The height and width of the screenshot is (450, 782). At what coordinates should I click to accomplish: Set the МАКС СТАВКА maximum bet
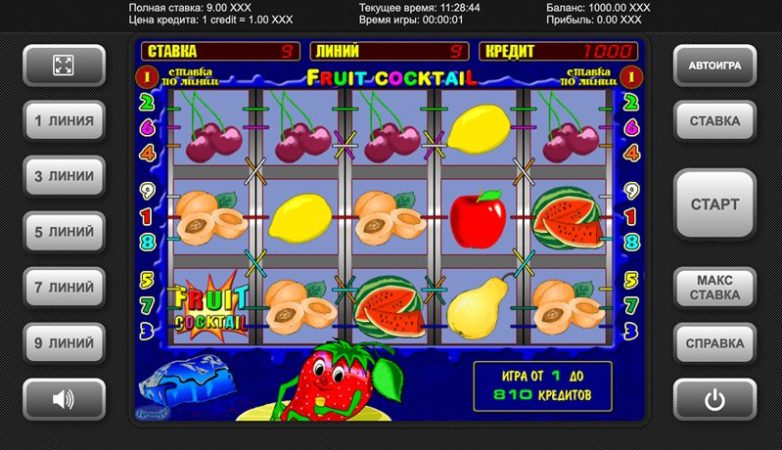(714, 287)
